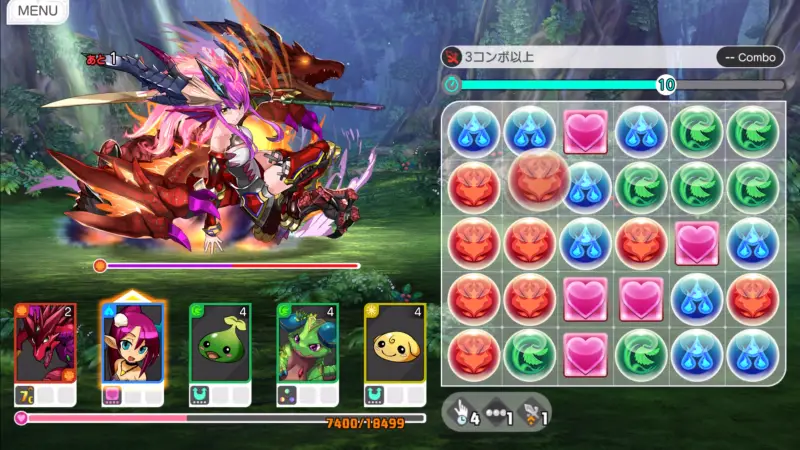Pick the green sprout slime card
The image size is (800, 450).
pyautogui.click(x=220, y=343)
